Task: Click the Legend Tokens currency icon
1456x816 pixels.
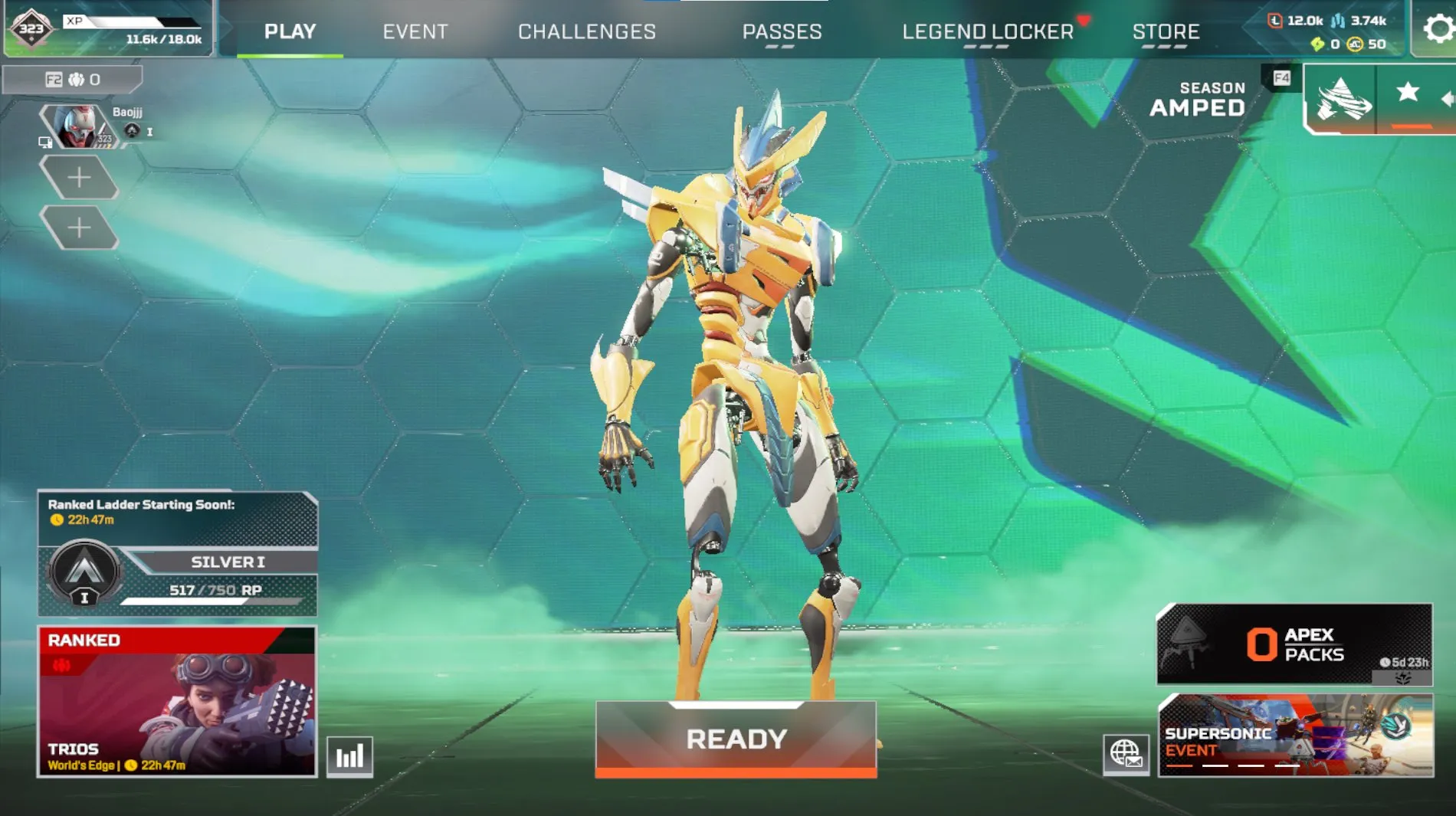Action: click(1274, 21)
